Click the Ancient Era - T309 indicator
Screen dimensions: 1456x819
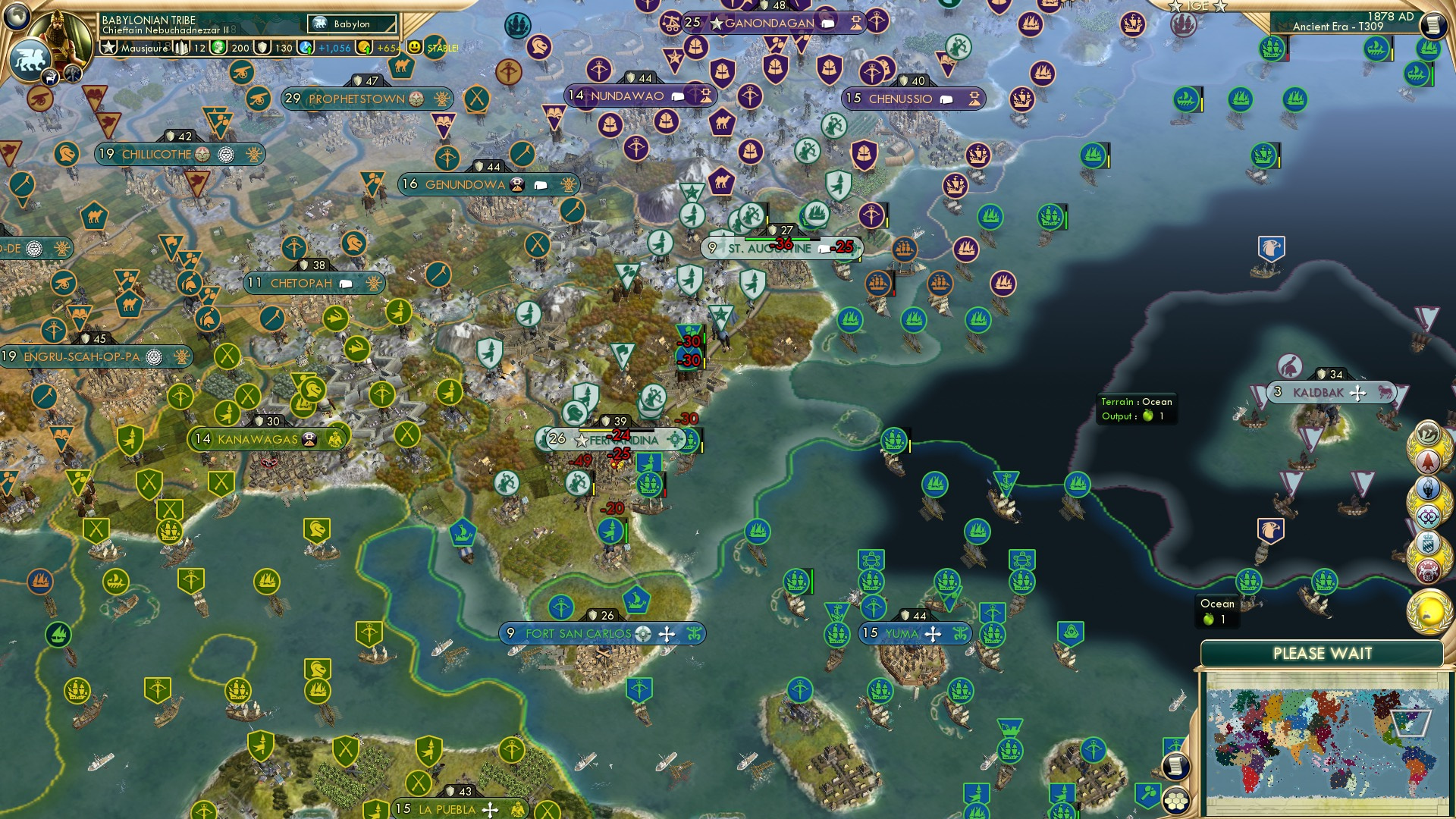coord(1341,26)
